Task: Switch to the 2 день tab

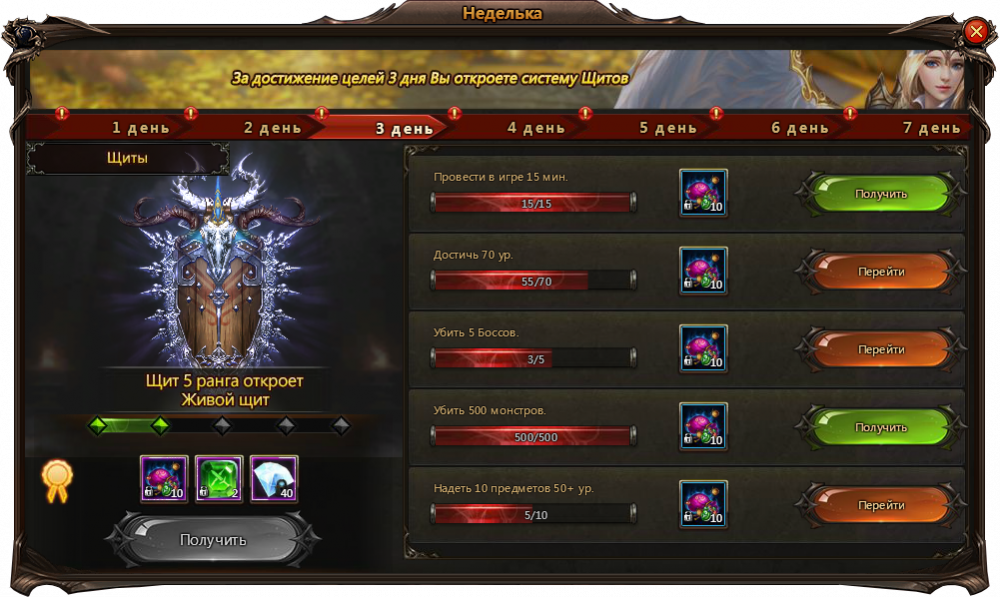Action: click(272, 128)
